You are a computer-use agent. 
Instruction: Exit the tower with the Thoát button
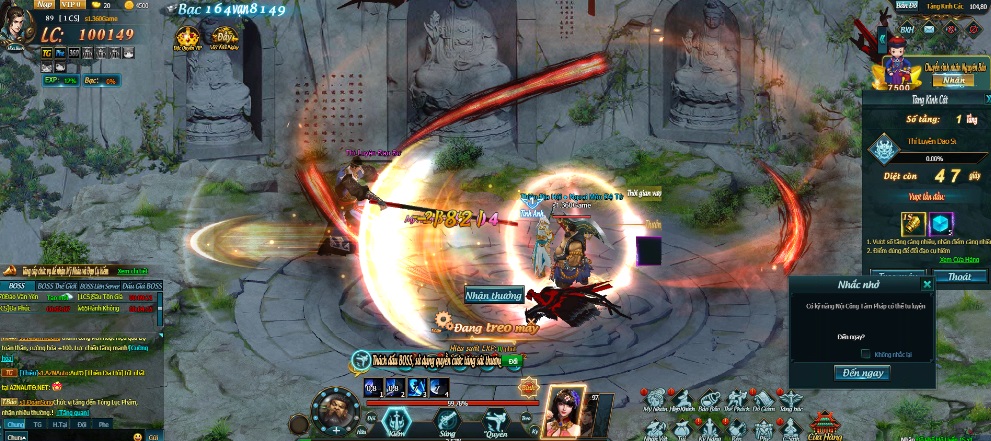958,276
